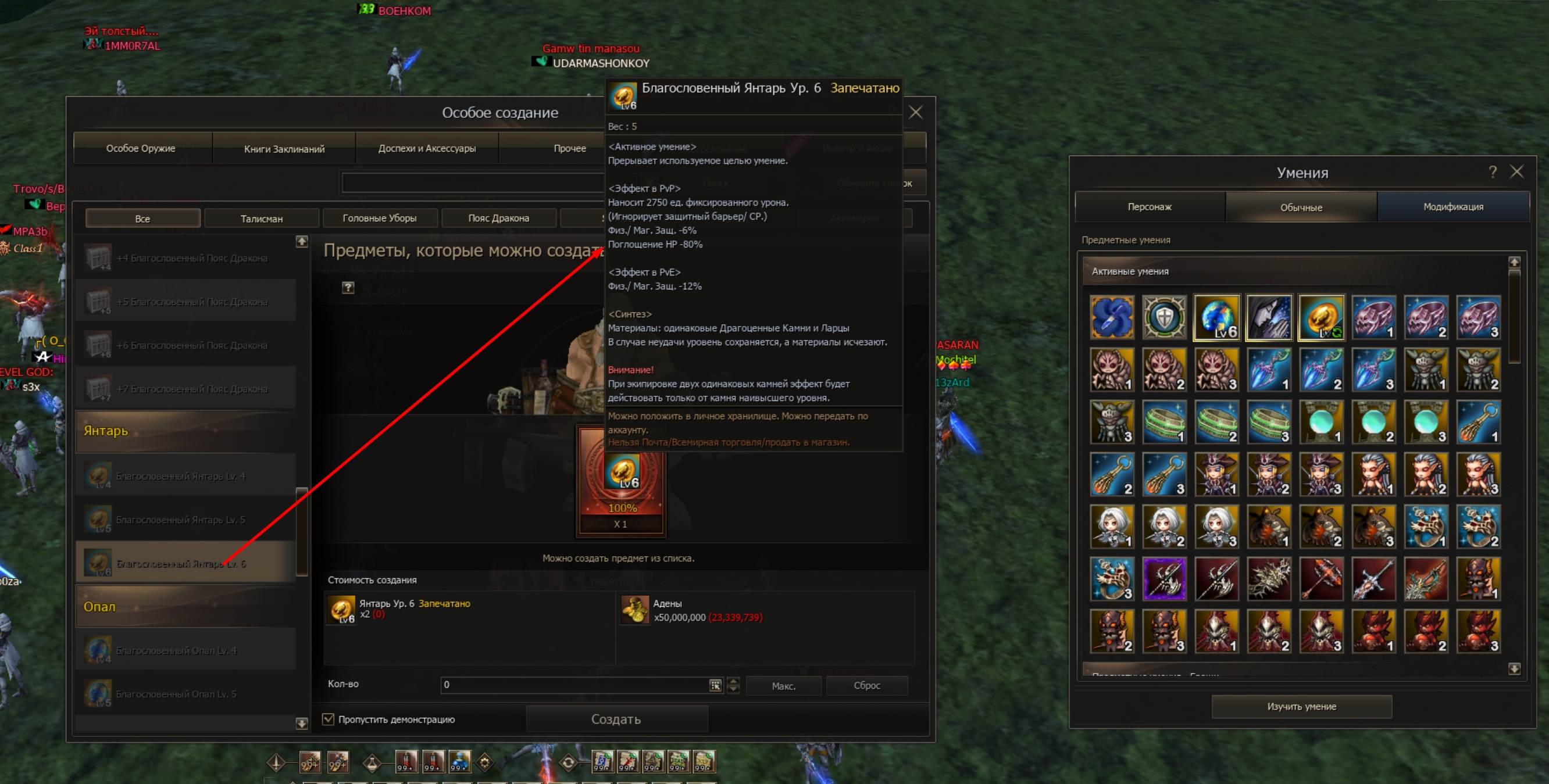Select the Доспехи и Аксессуары tab
This screenshot has height=784, width=1549.
tap(427, 149)
